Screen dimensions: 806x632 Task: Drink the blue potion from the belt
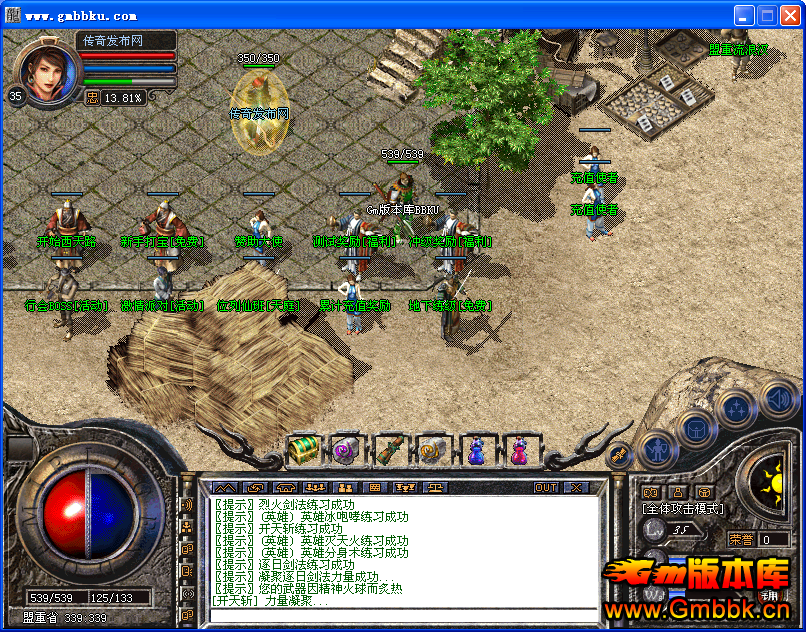tap(476, 450)
